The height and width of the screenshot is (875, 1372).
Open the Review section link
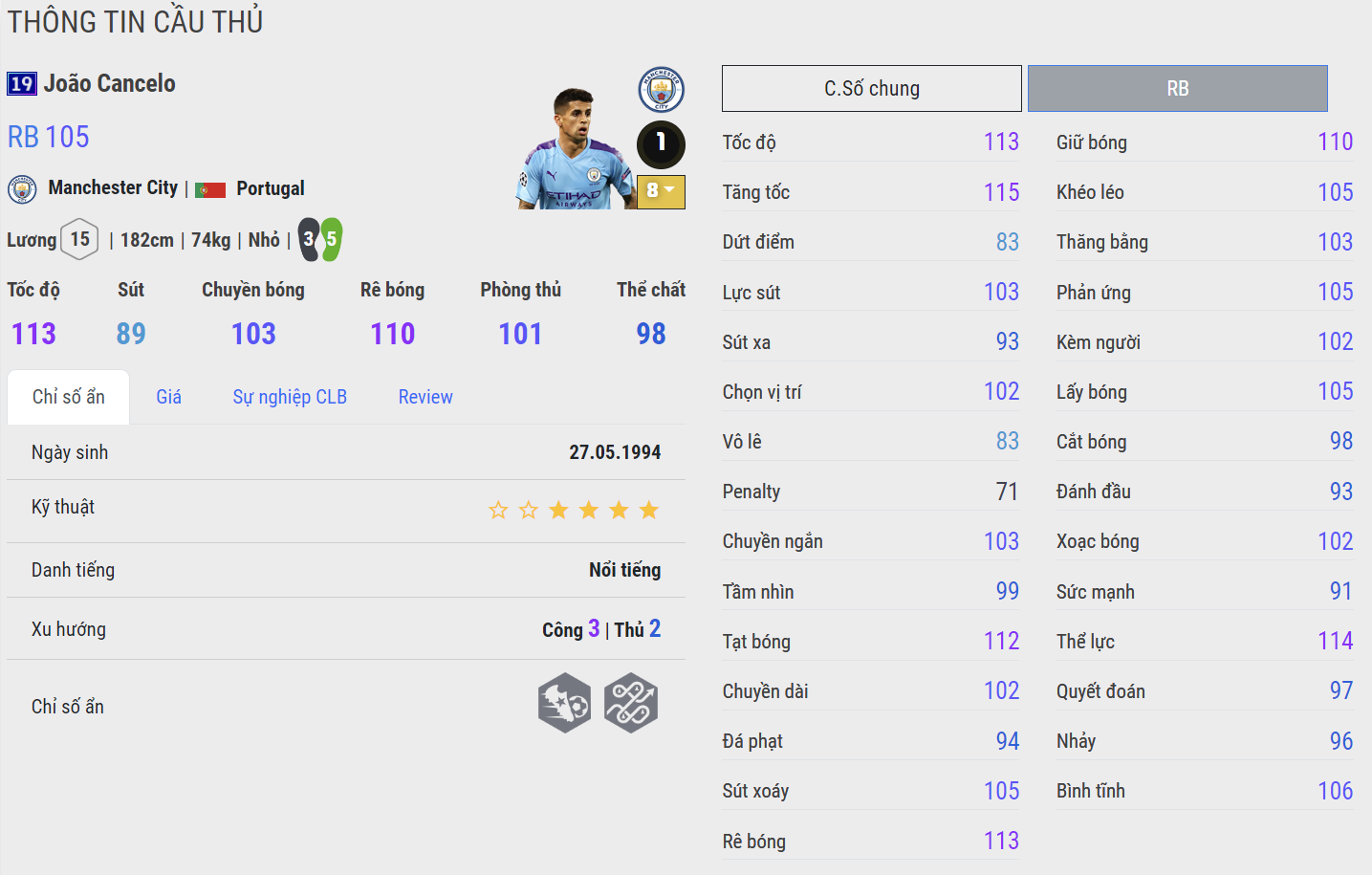425,396
